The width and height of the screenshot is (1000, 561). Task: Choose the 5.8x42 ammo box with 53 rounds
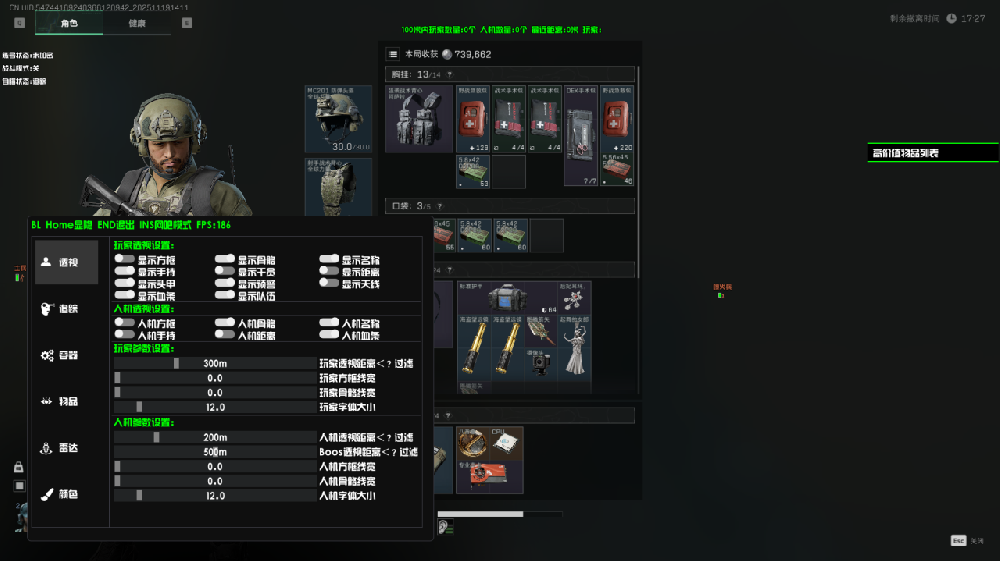click(x=473, y=171)
